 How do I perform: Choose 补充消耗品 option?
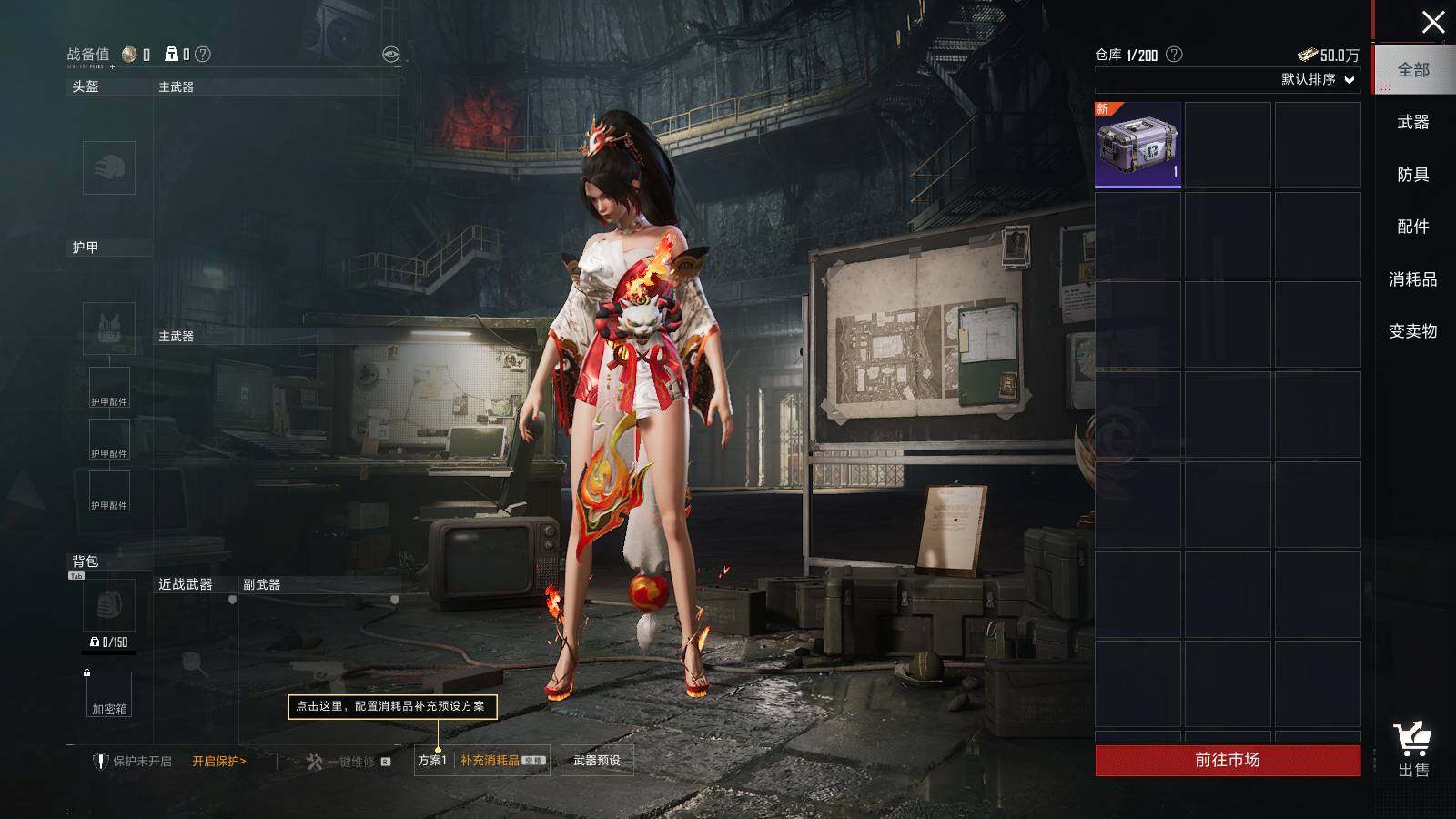coord(490,761)
